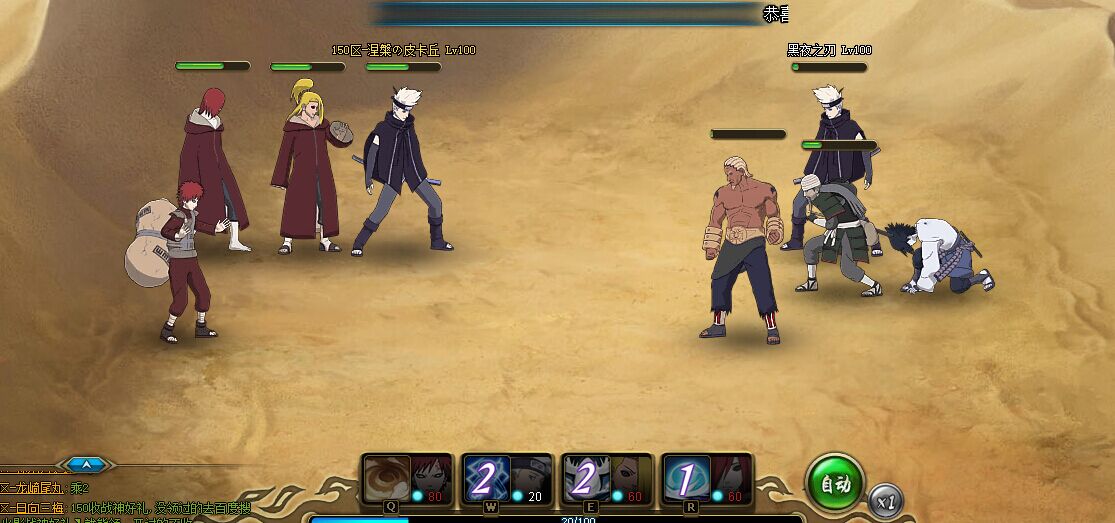
Task: Cast the red-haired ninja's R slot skill
Action: [707, 478]
